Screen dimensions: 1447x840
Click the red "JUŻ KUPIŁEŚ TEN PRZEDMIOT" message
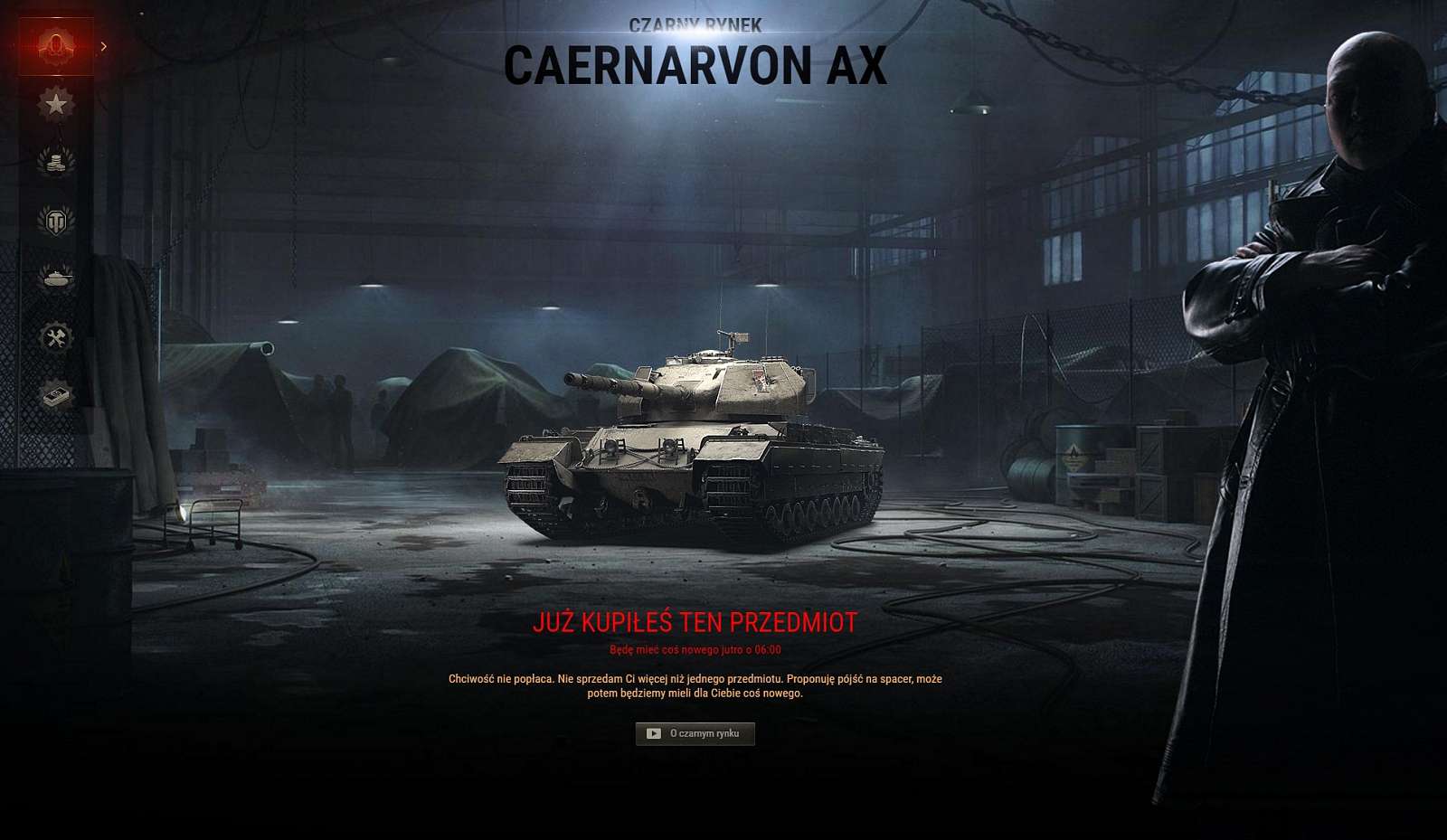pos(696,623)
